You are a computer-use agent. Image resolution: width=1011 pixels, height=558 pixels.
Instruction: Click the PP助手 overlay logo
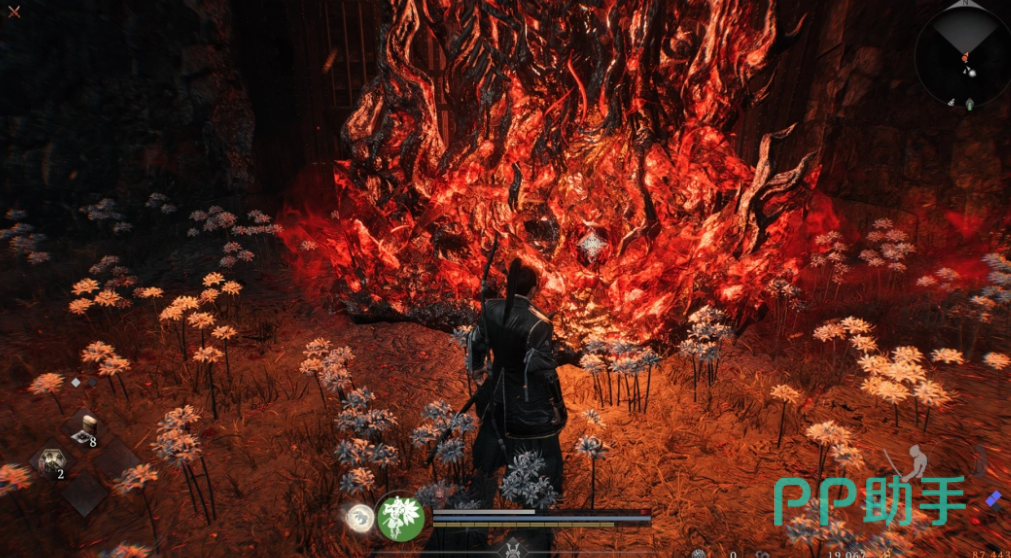[869, 499]
